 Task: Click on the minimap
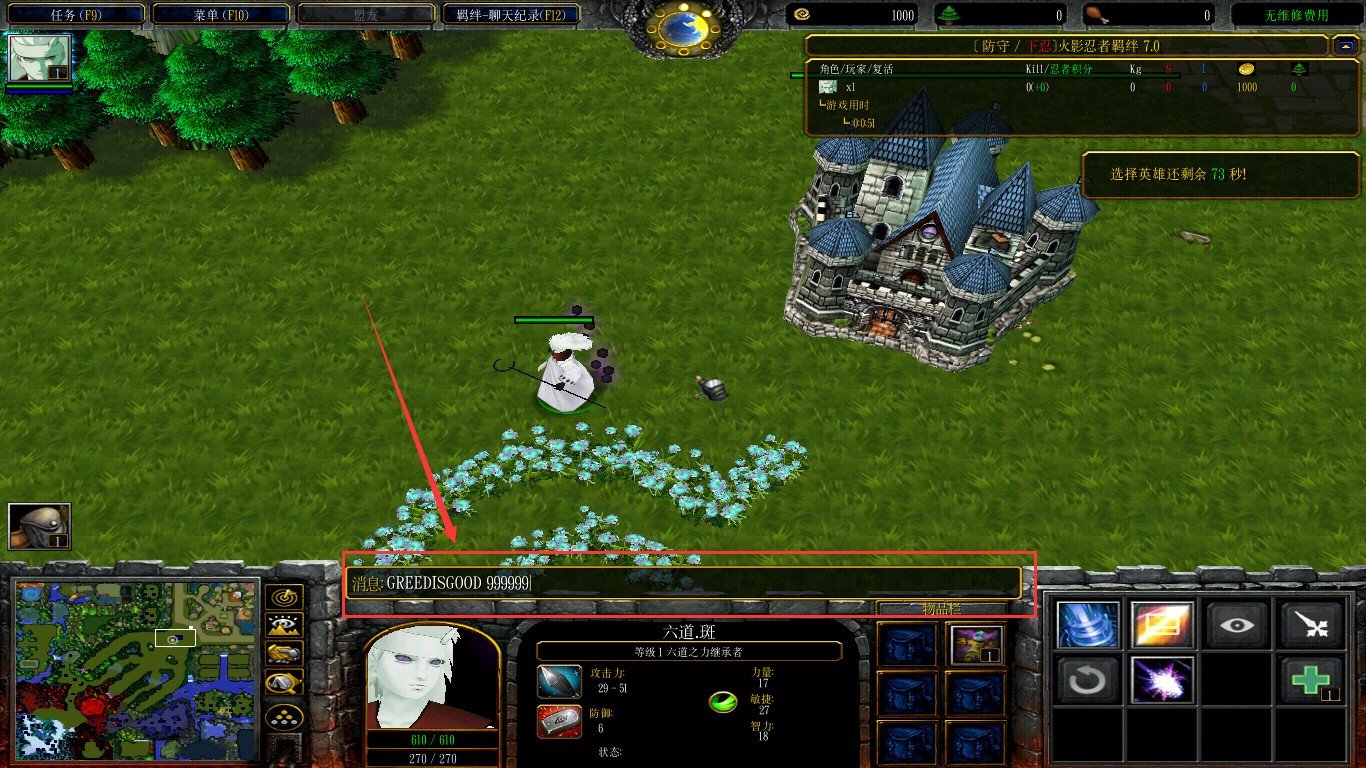[x=137, y=670]
